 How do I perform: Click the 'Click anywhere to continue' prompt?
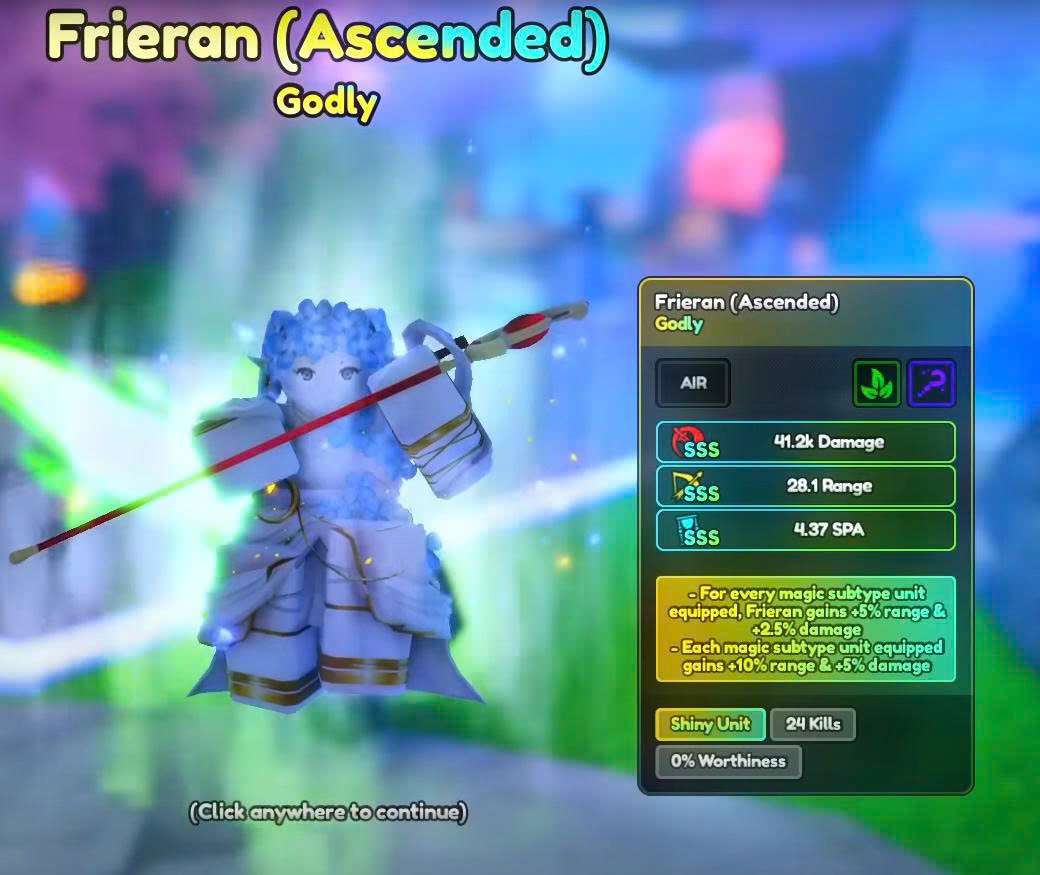click(328, 811)
